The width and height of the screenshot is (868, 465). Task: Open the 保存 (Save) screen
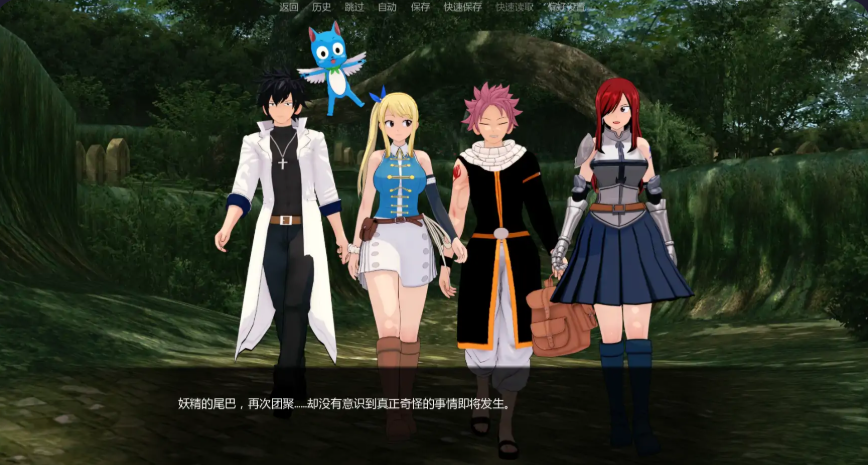[x=420, y=7]
